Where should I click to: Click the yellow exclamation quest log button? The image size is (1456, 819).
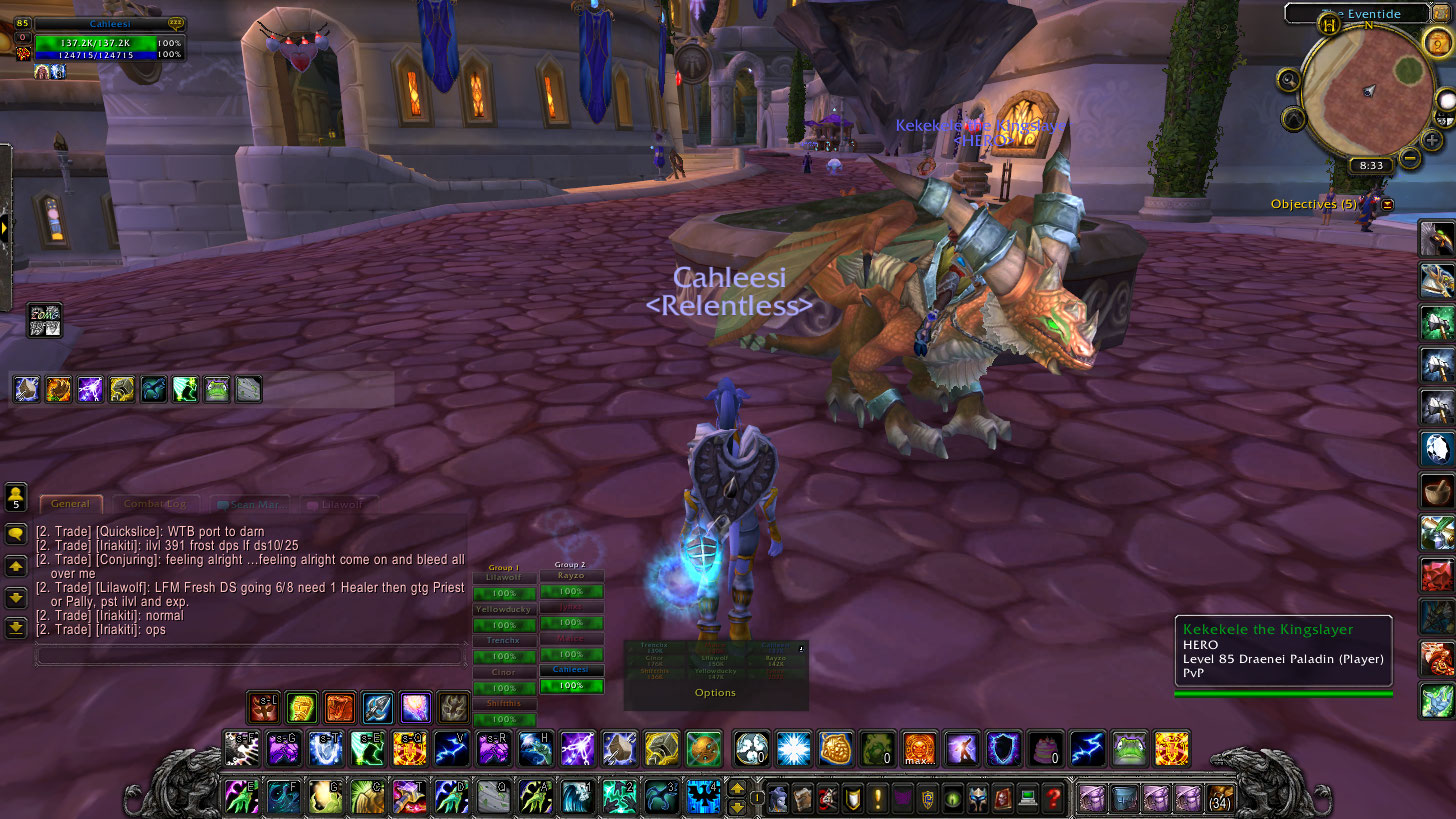(878, 798)
